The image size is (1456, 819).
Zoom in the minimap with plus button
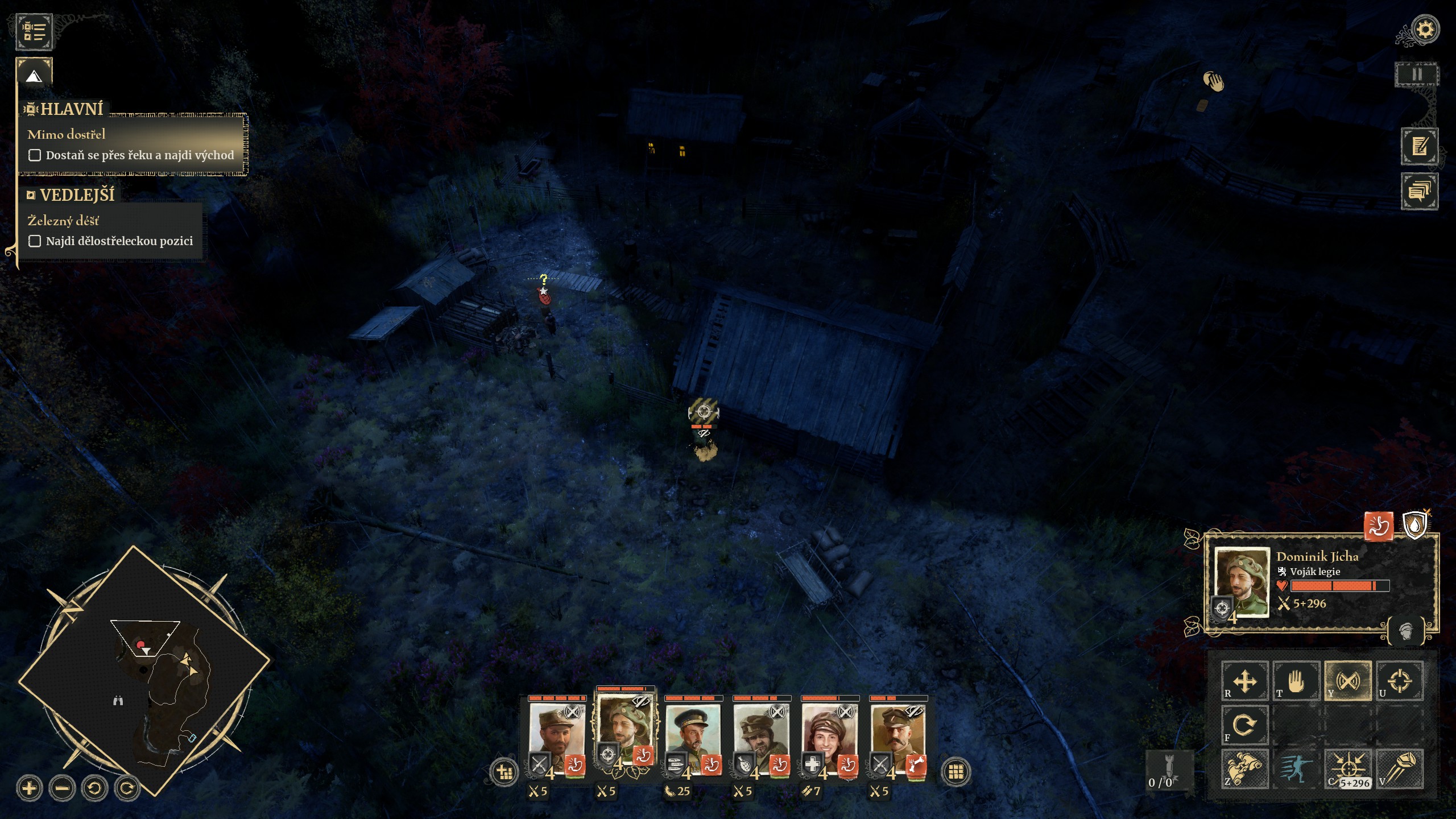tap(30, 788)
